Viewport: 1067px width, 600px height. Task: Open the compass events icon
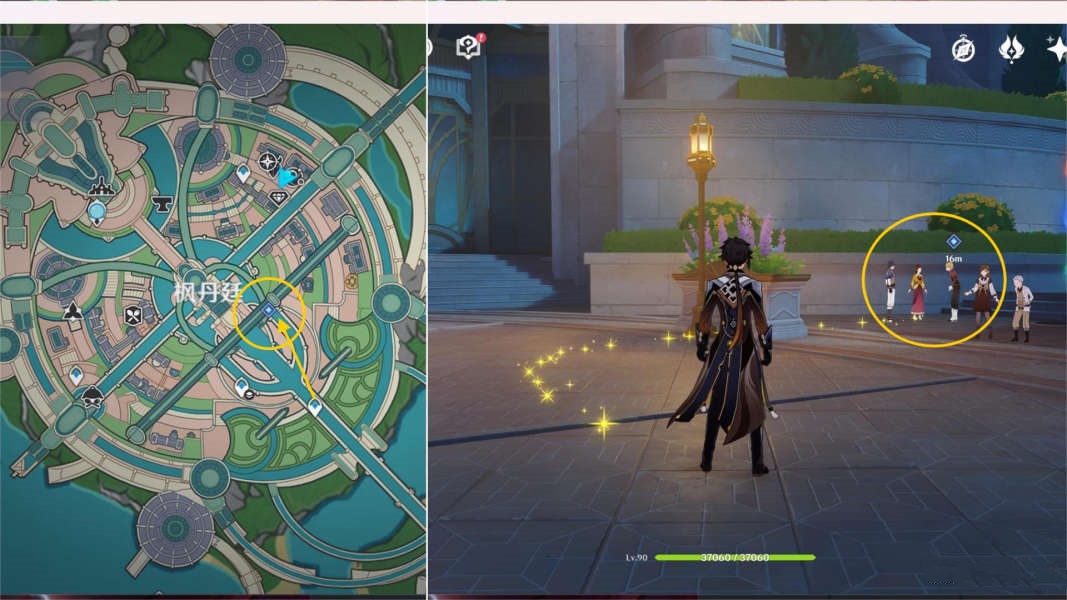[x=963, y=50]
